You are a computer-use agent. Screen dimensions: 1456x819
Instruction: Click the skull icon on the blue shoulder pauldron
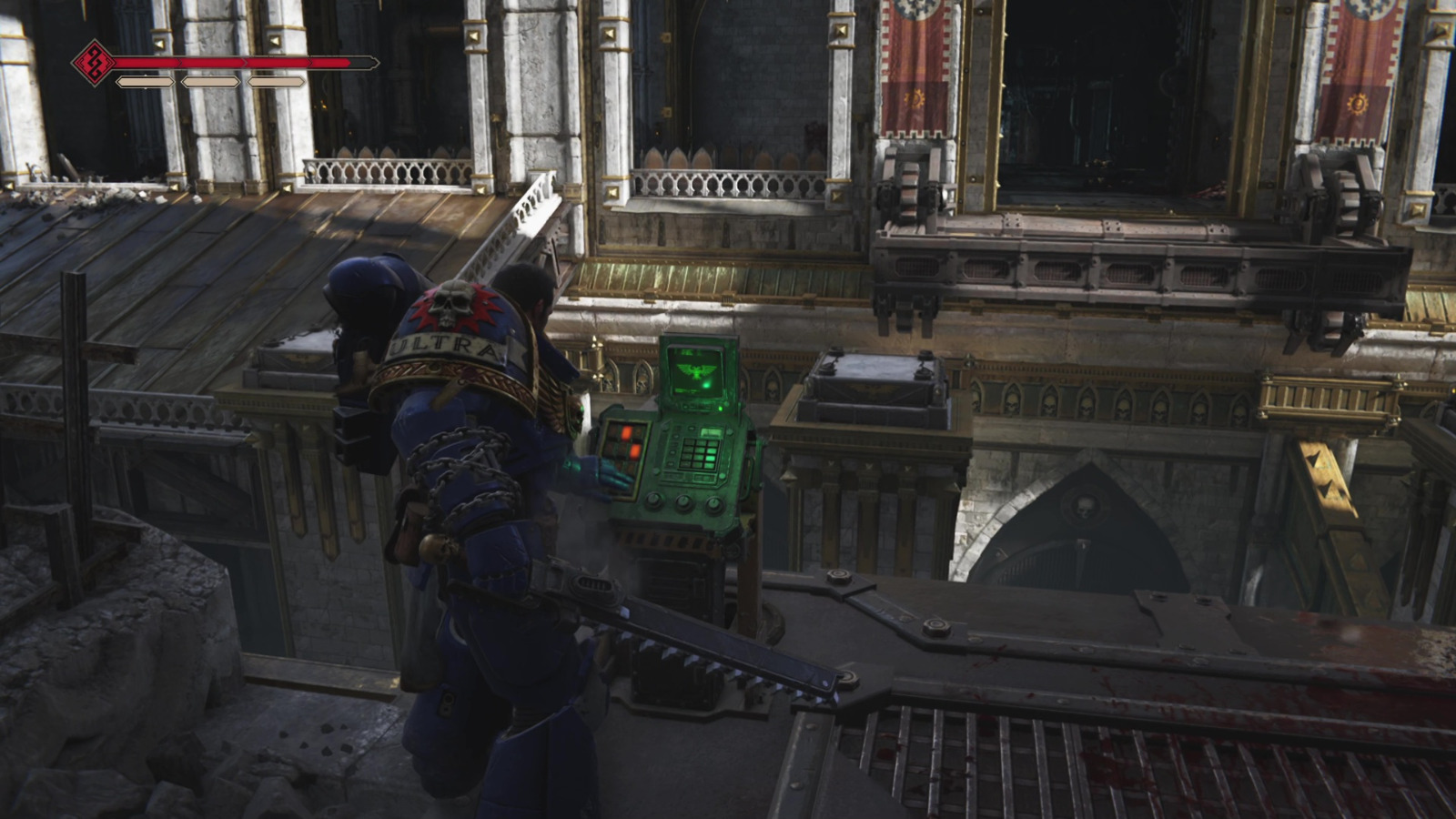[x=451, y=304]
